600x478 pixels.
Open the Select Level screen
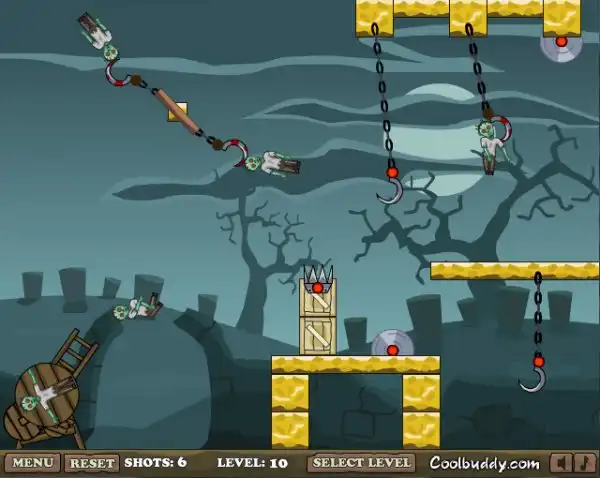(362, 463)
